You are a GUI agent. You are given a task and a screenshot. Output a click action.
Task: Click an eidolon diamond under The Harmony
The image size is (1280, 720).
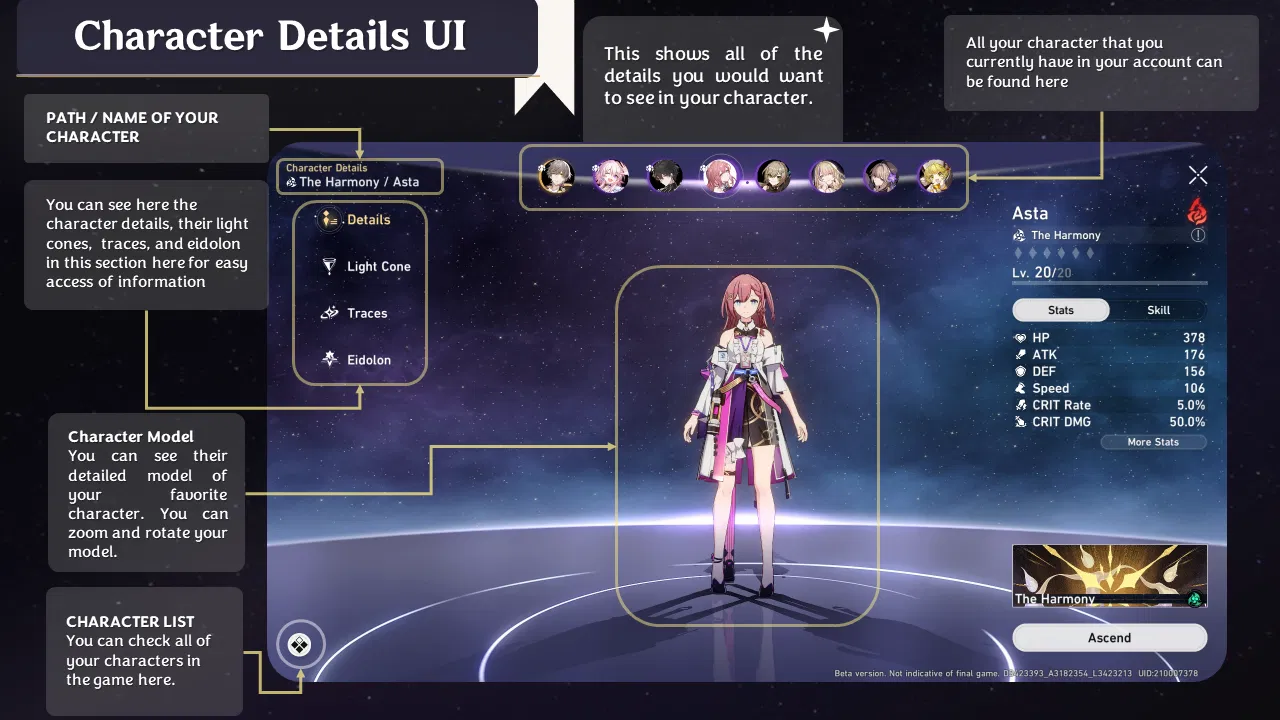1020,253
